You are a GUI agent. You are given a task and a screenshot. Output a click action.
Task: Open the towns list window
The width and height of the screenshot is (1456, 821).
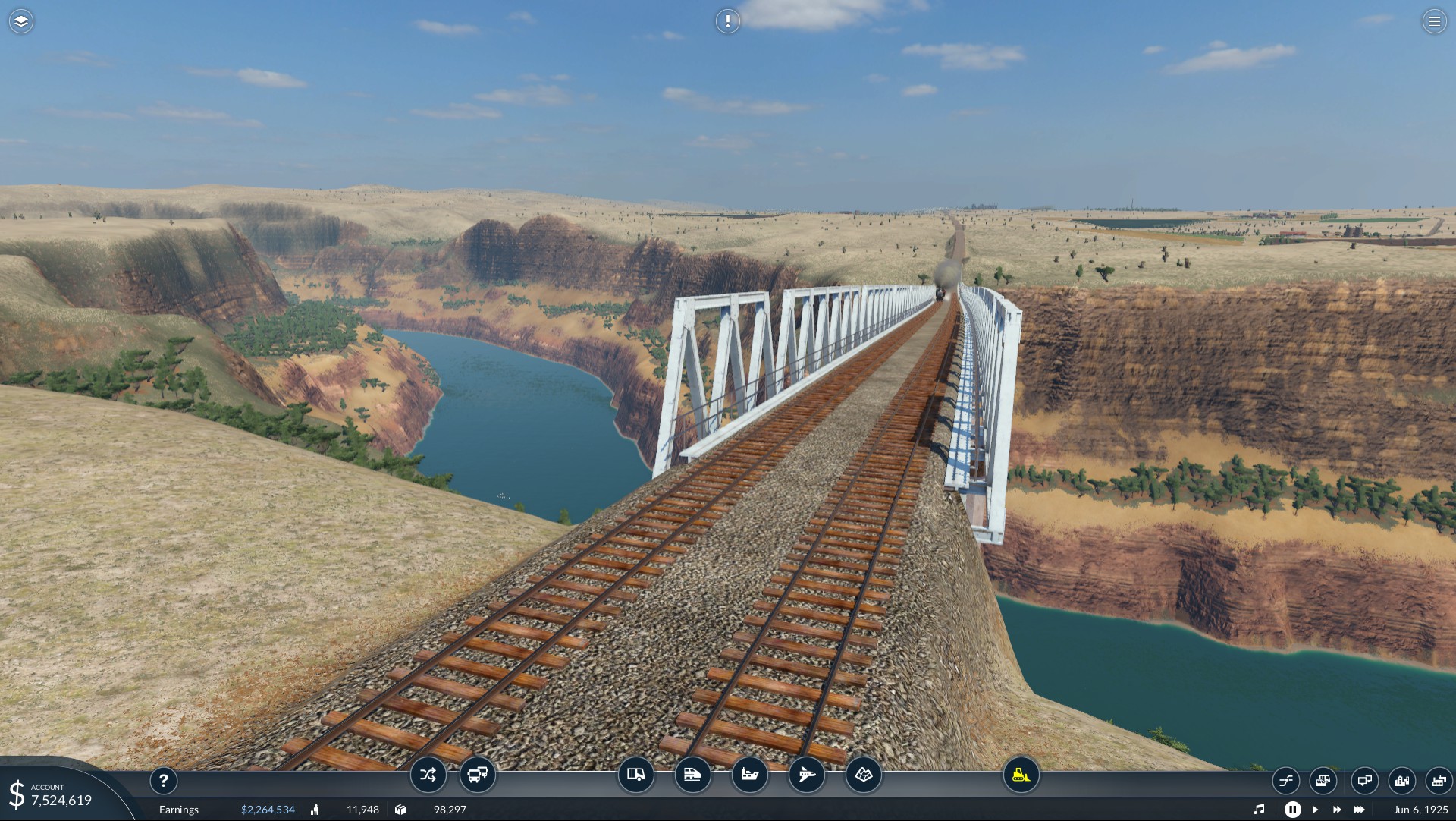(1401, 780)
